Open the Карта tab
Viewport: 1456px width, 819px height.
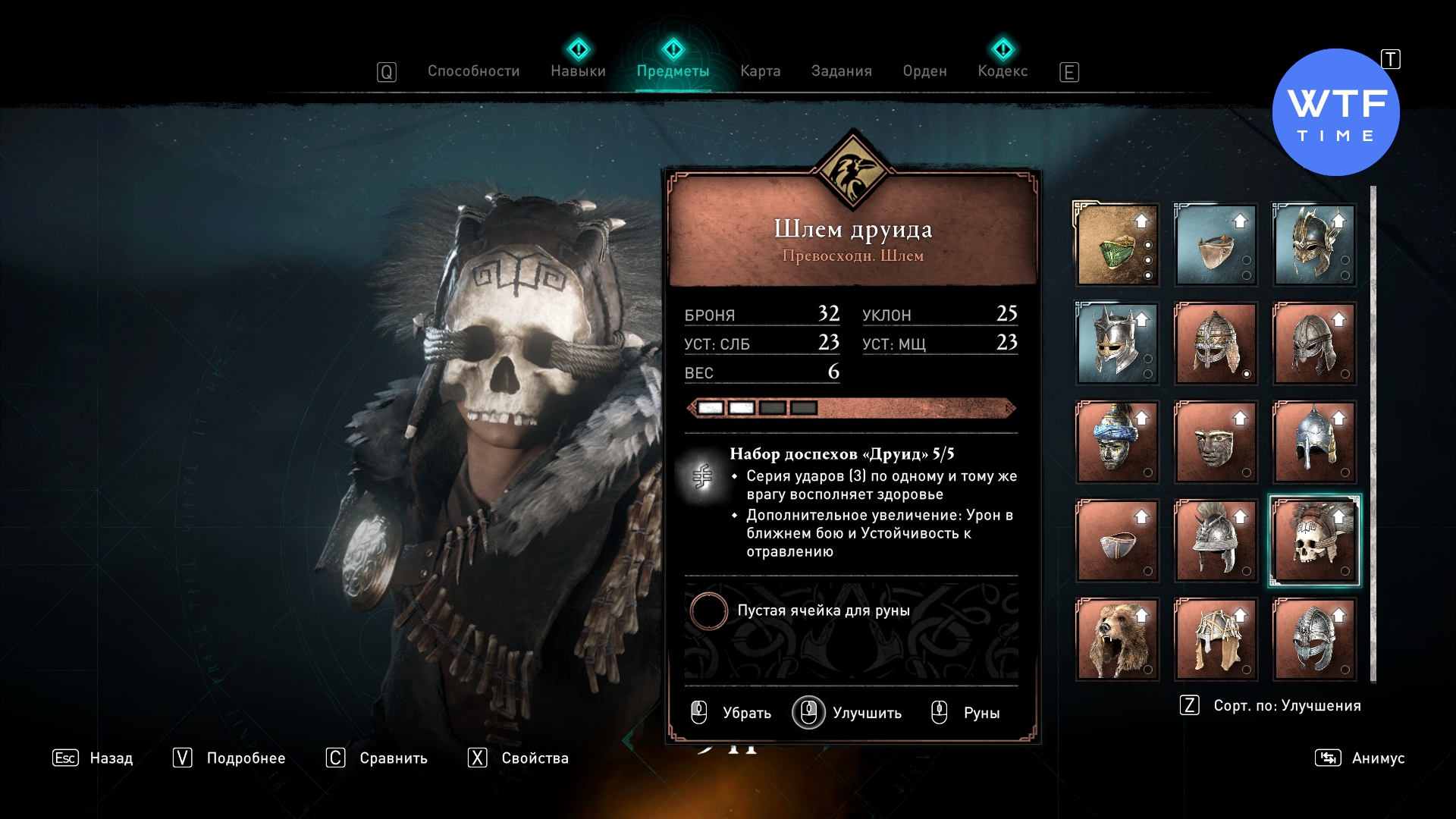coord(760,71)
